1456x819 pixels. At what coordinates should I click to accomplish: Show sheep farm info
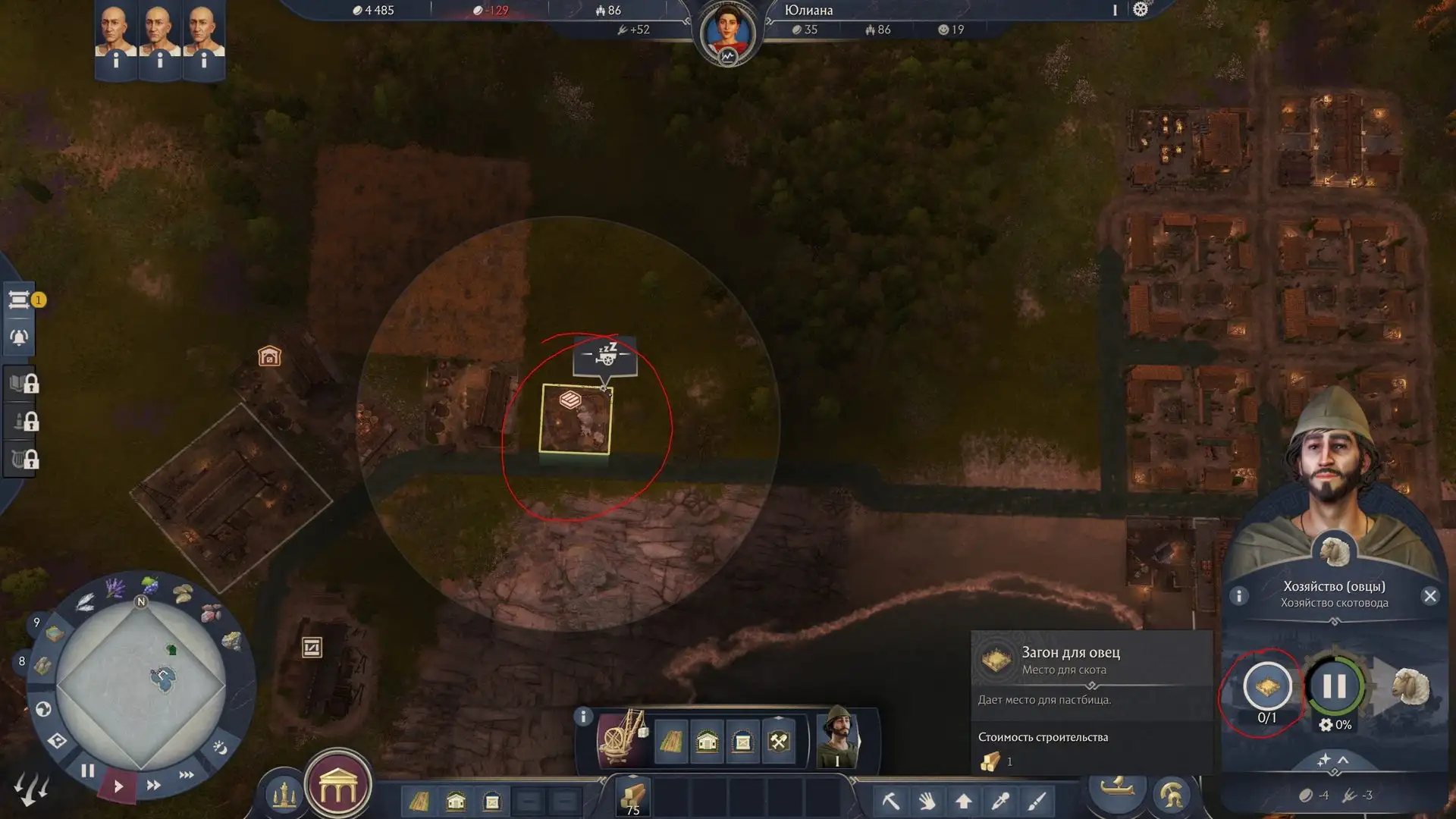pyautogui.click(x=1239, y=596)
